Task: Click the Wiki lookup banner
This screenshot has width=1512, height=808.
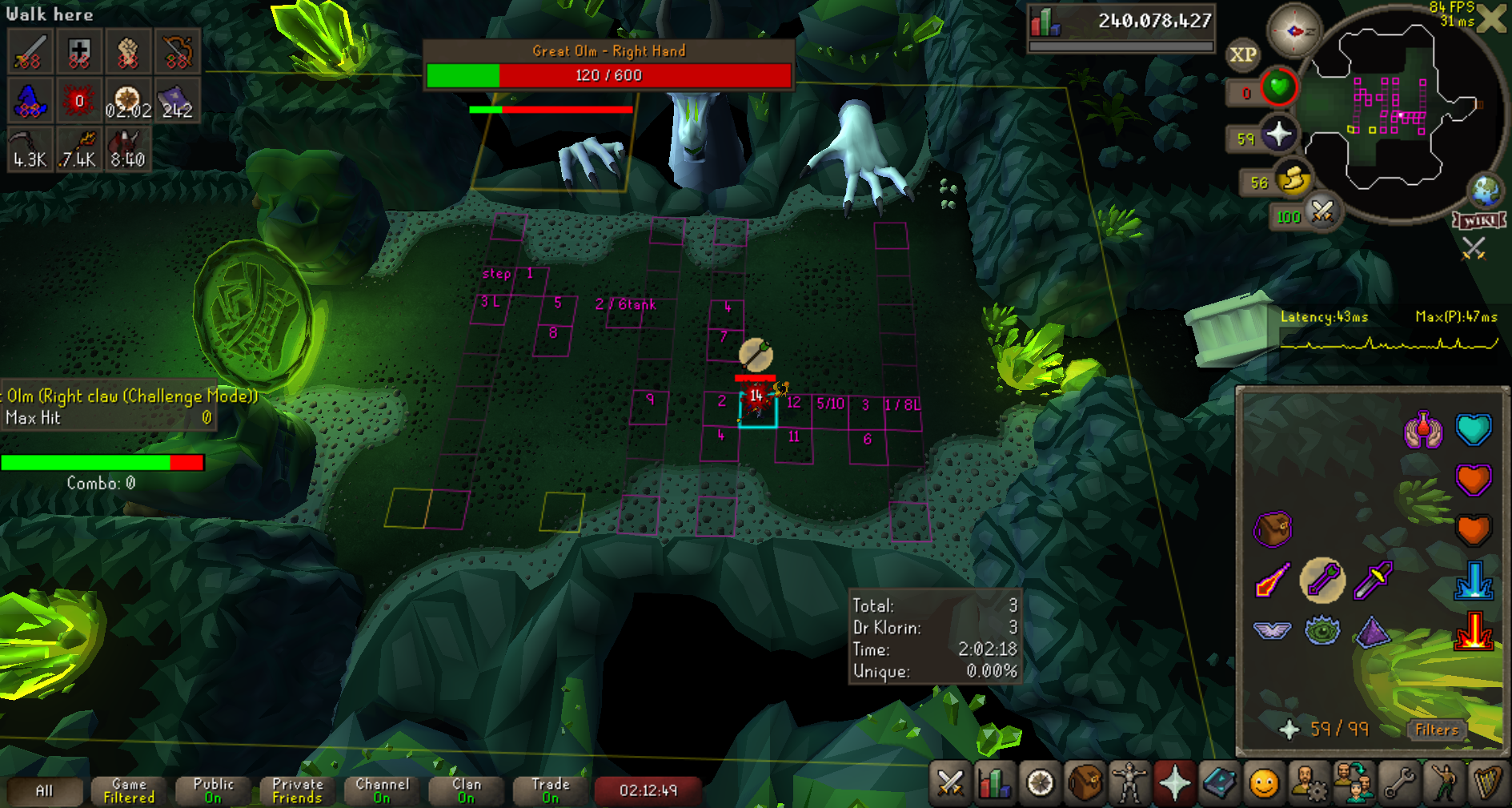Action: [1479, 221]
